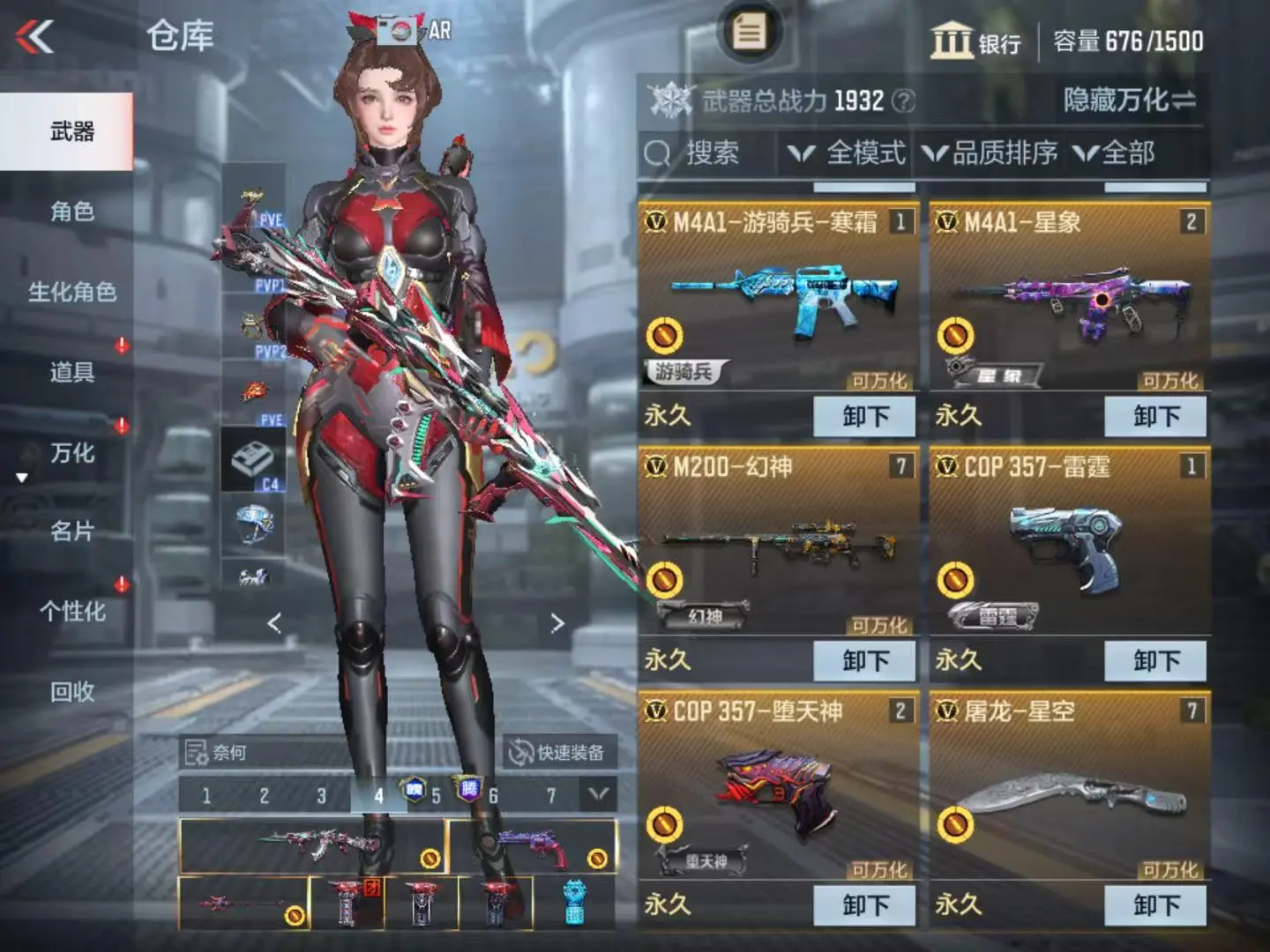This screenshot has height=952, width=1270.
Task: Switch to the 名片 tab
Action: [71, 532]
